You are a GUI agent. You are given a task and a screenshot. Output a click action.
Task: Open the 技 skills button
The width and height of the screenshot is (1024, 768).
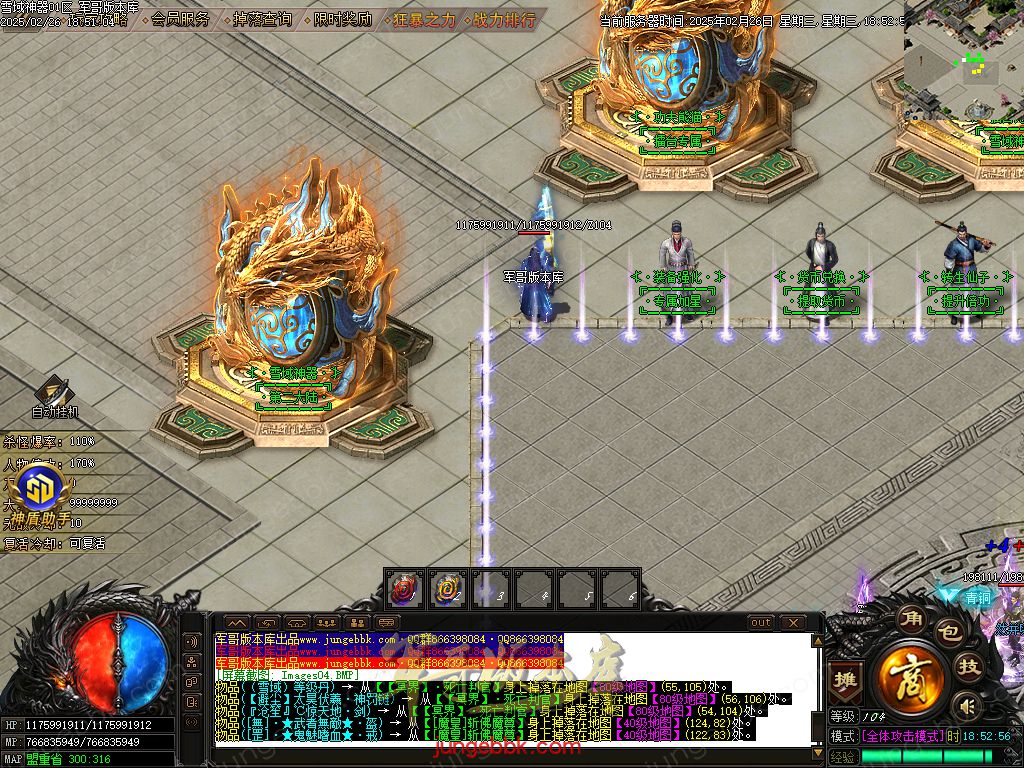pos(969,667)
